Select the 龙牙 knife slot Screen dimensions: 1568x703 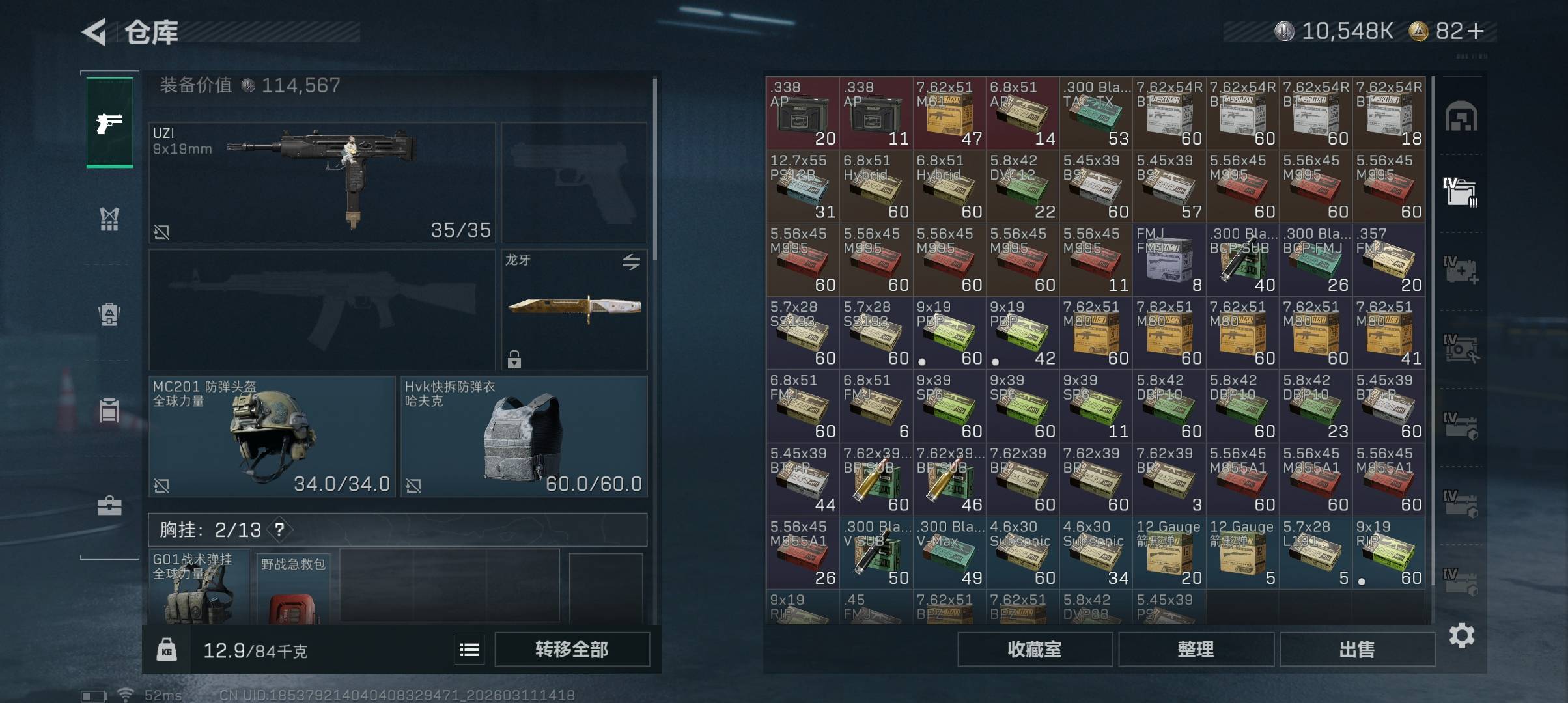click(574, 309)
